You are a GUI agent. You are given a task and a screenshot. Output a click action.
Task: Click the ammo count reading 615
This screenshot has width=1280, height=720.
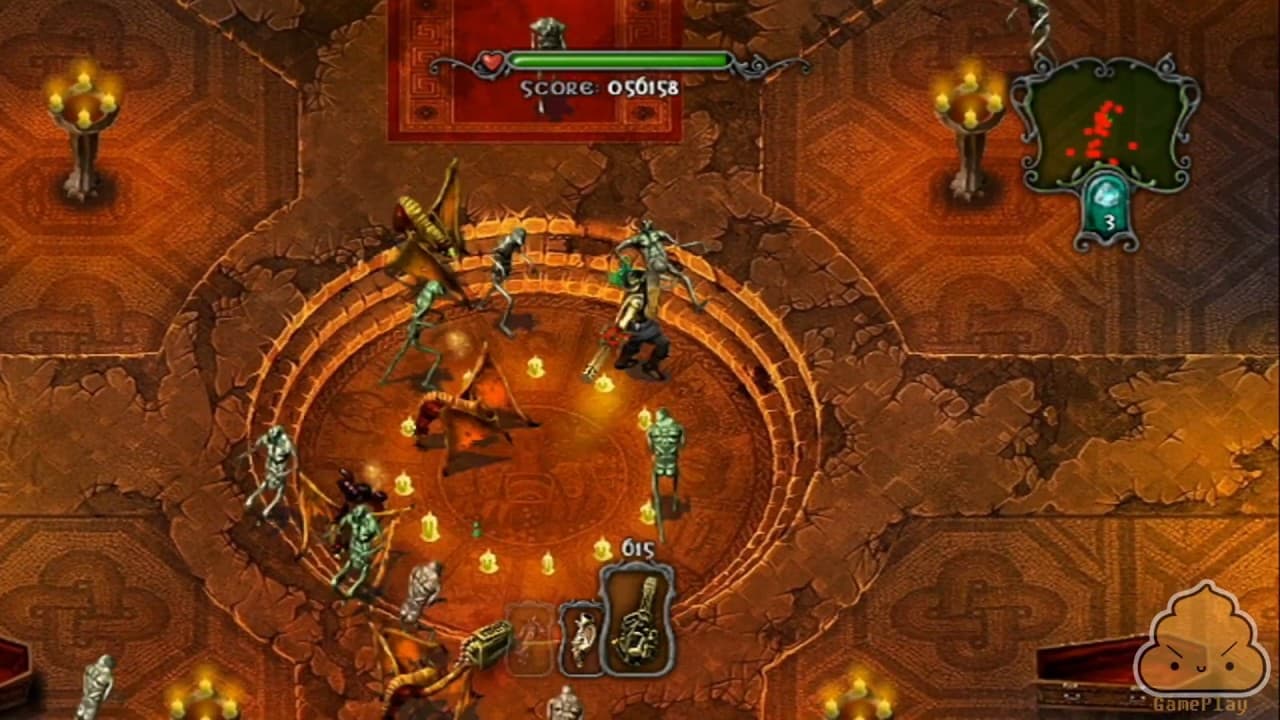[x=638, y=547]
